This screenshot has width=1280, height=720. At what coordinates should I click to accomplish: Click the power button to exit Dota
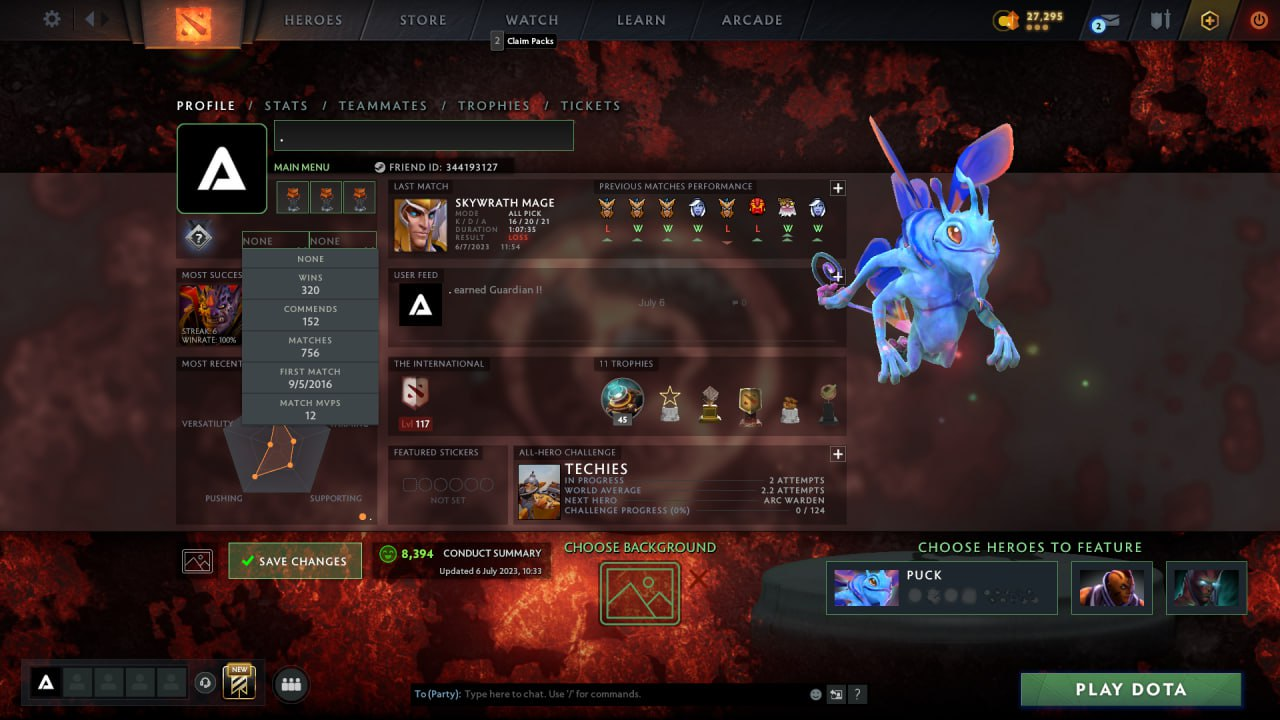click(x=1258, y=19)
